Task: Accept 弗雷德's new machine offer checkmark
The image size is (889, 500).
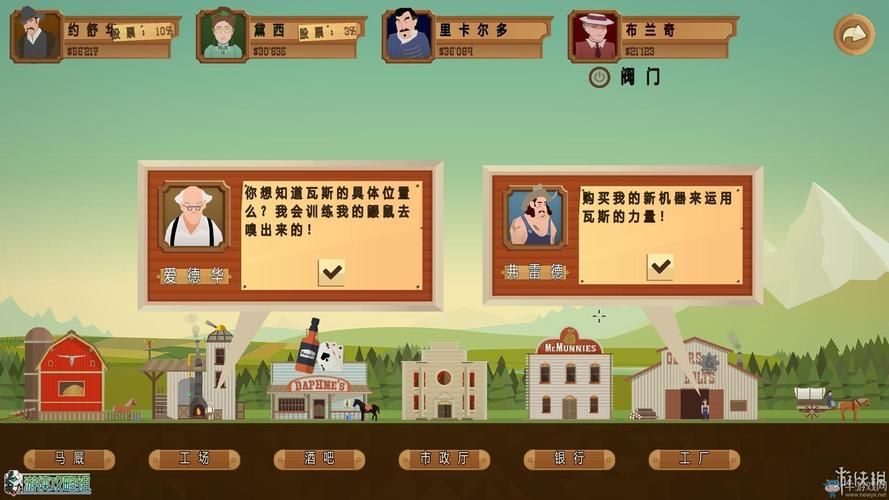Action: pyautogui.click(x=660, y=266)
